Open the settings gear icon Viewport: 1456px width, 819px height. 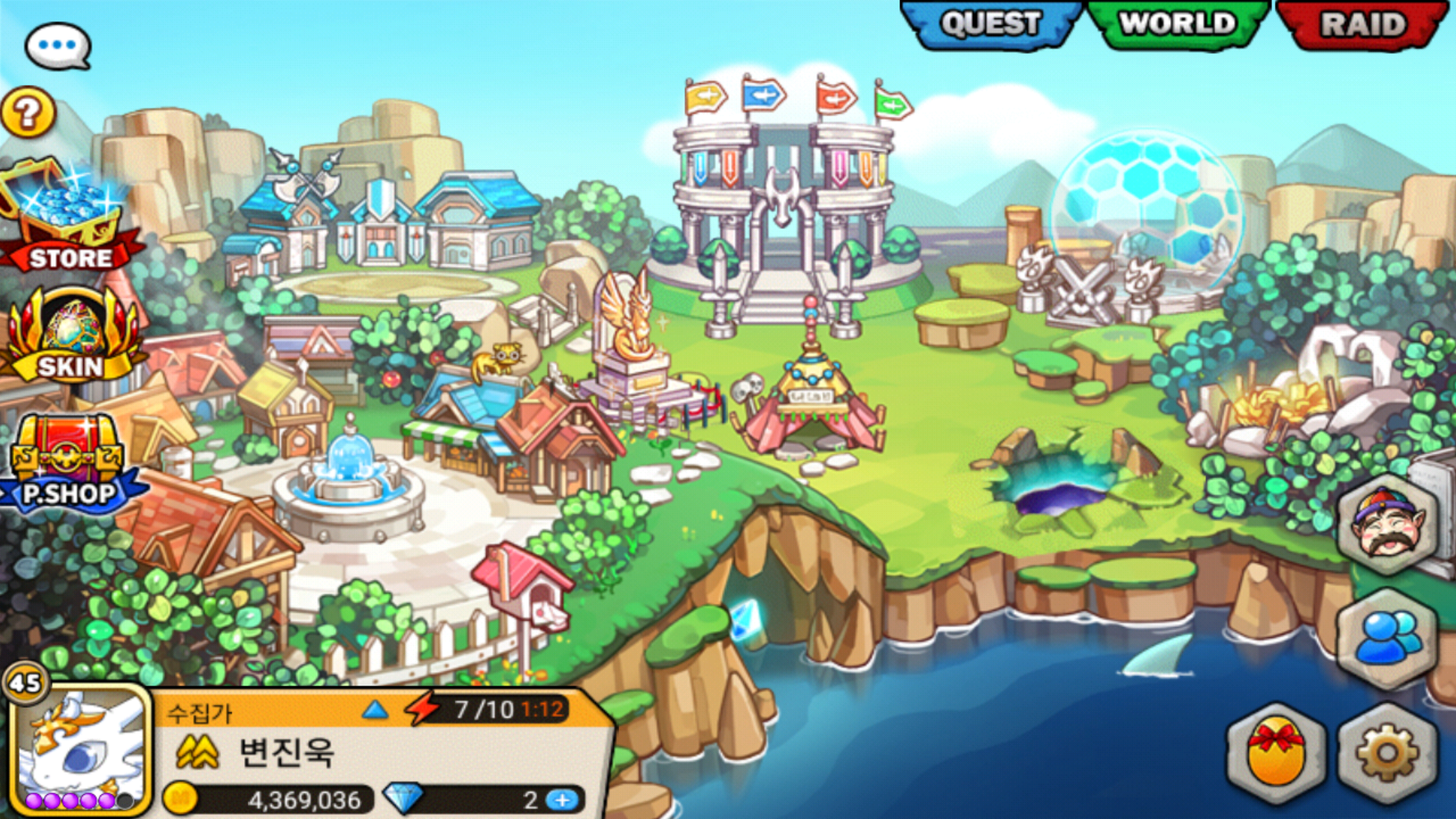(1386, 753)
